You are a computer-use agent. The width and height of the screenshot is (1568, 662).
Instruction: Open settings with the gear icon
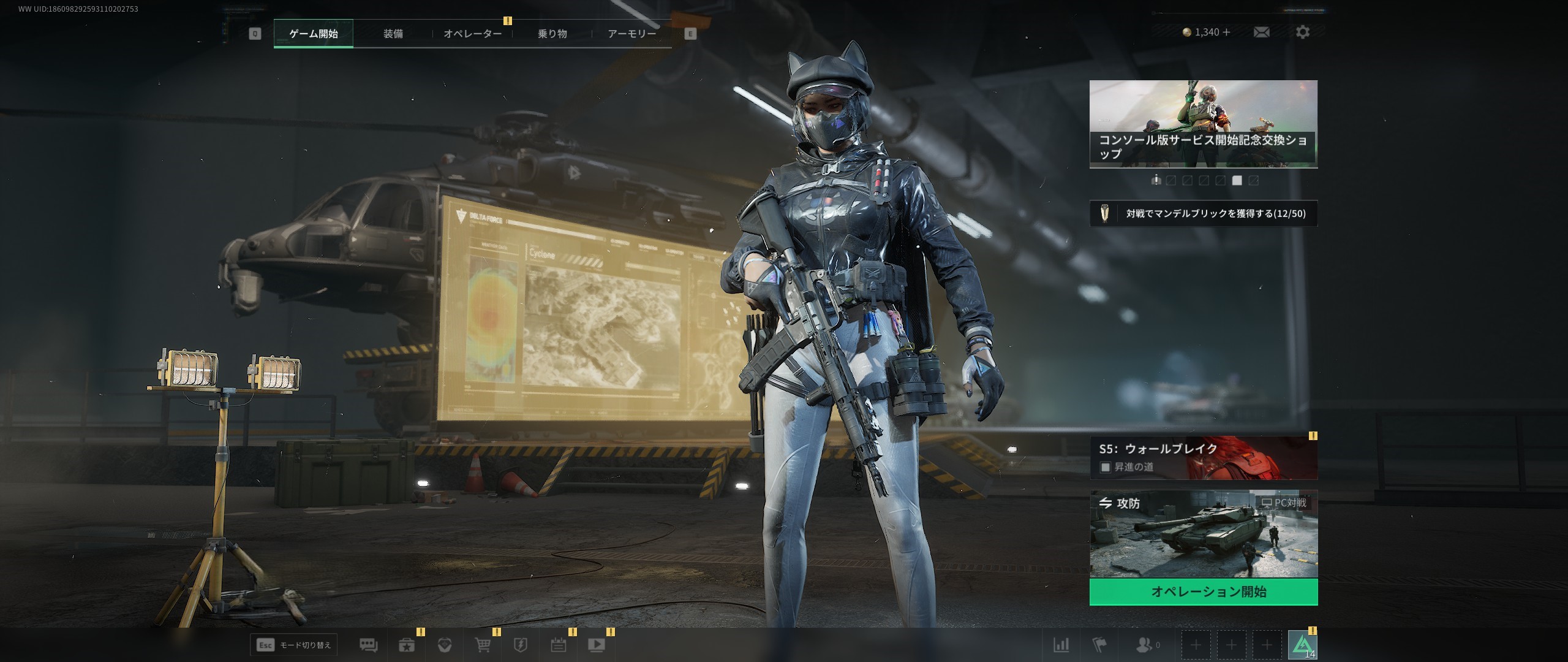pos(1303,32)
